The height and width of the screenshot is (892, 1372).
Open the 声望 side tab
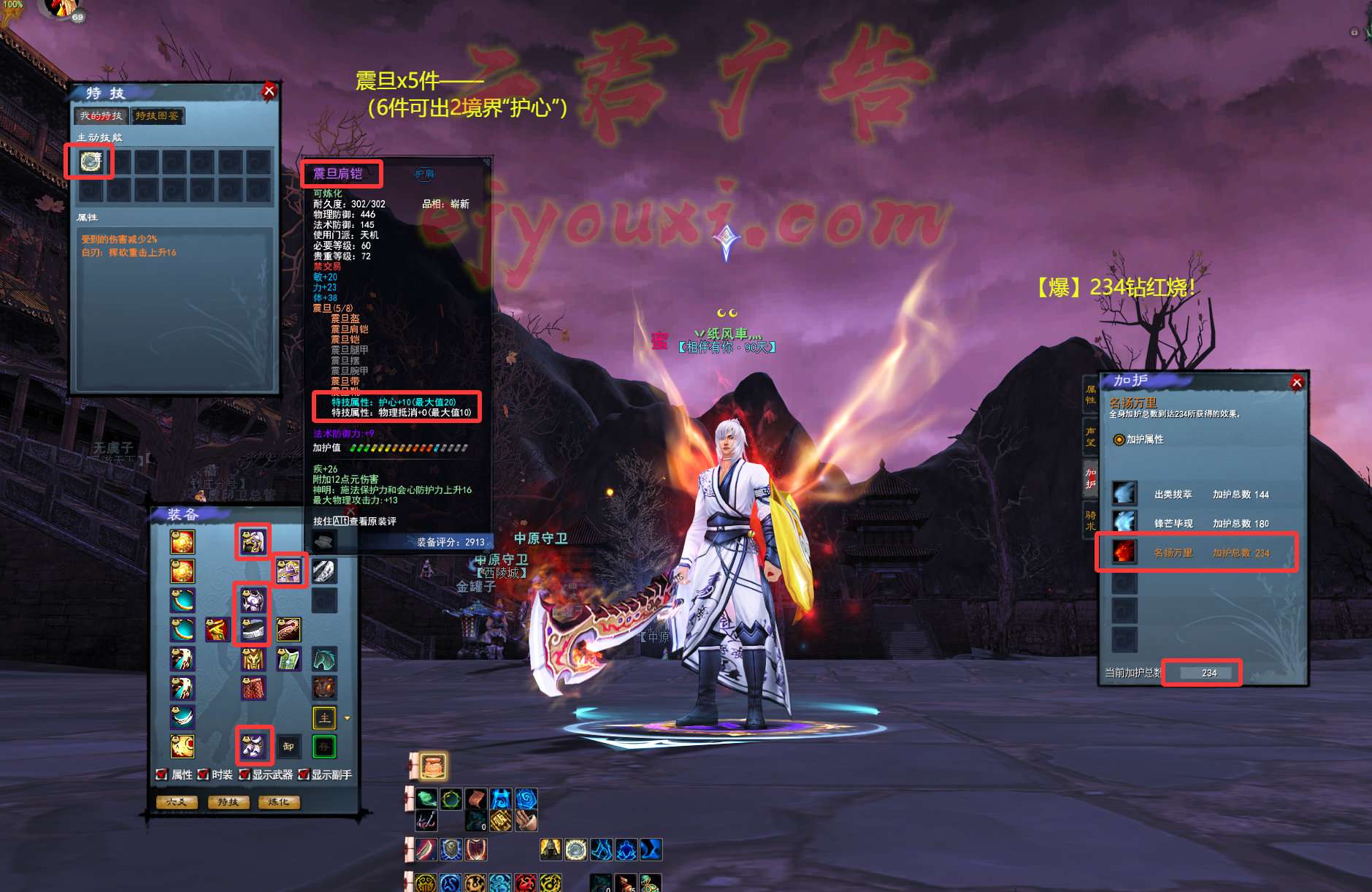click(1090, 436)
